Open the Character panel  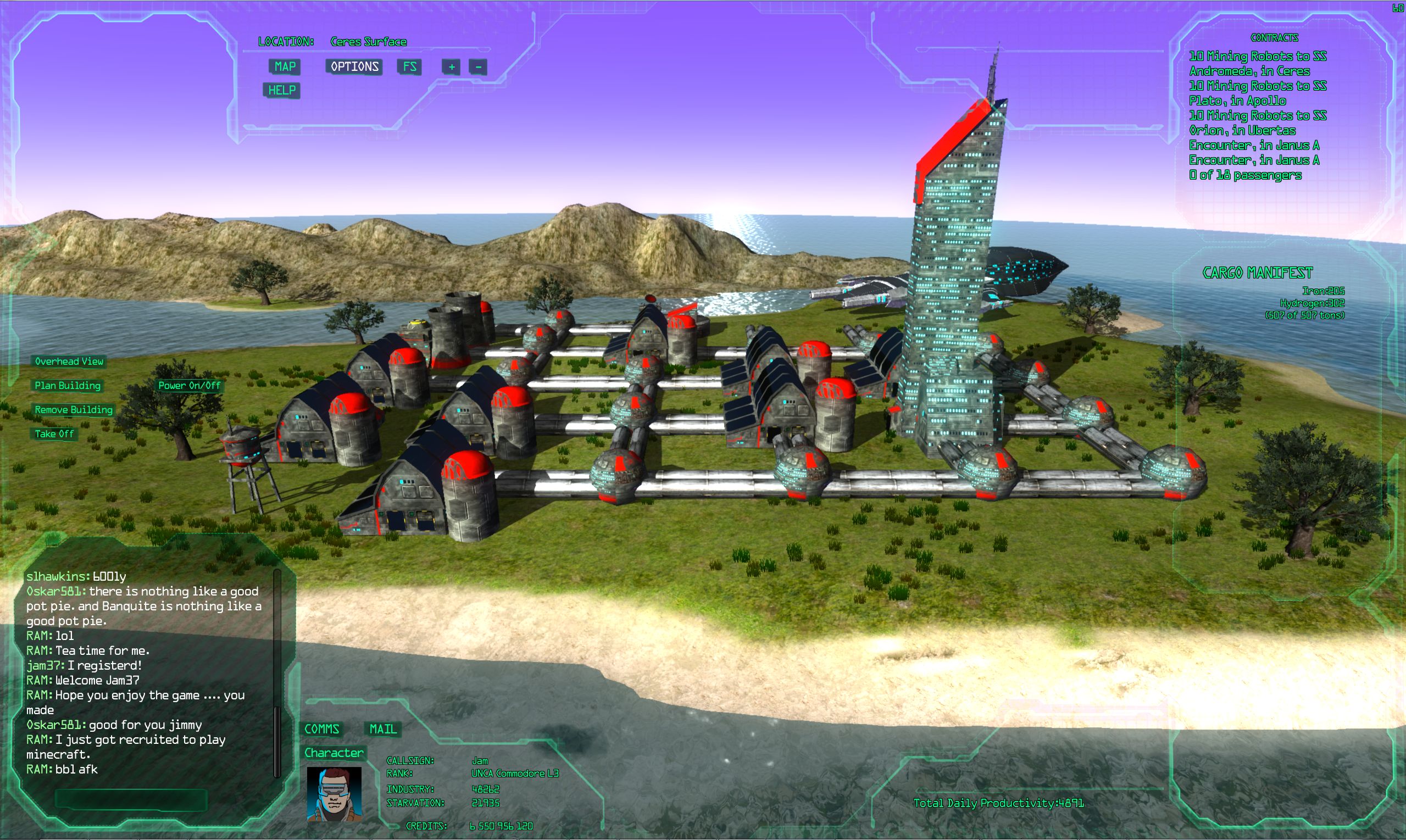point(334,753)
